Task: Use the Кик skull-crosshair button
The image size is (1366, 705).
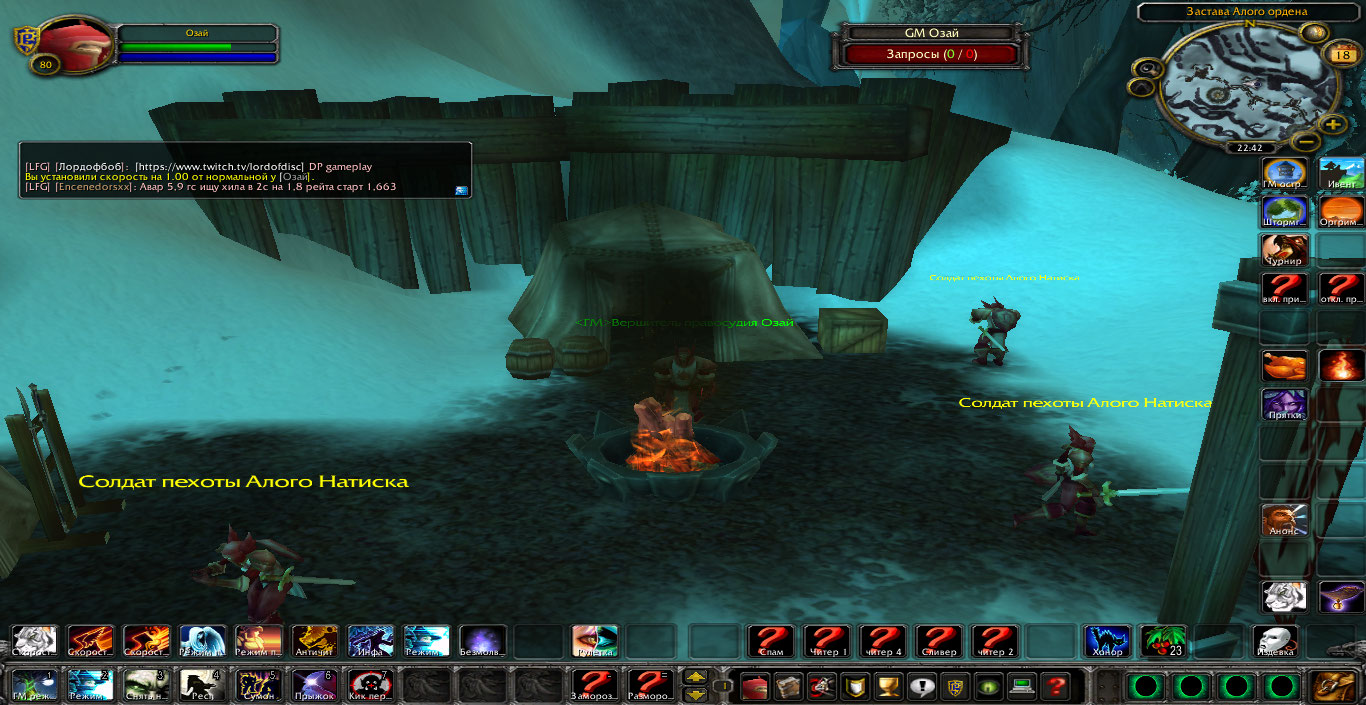Action: pos(370,685)
